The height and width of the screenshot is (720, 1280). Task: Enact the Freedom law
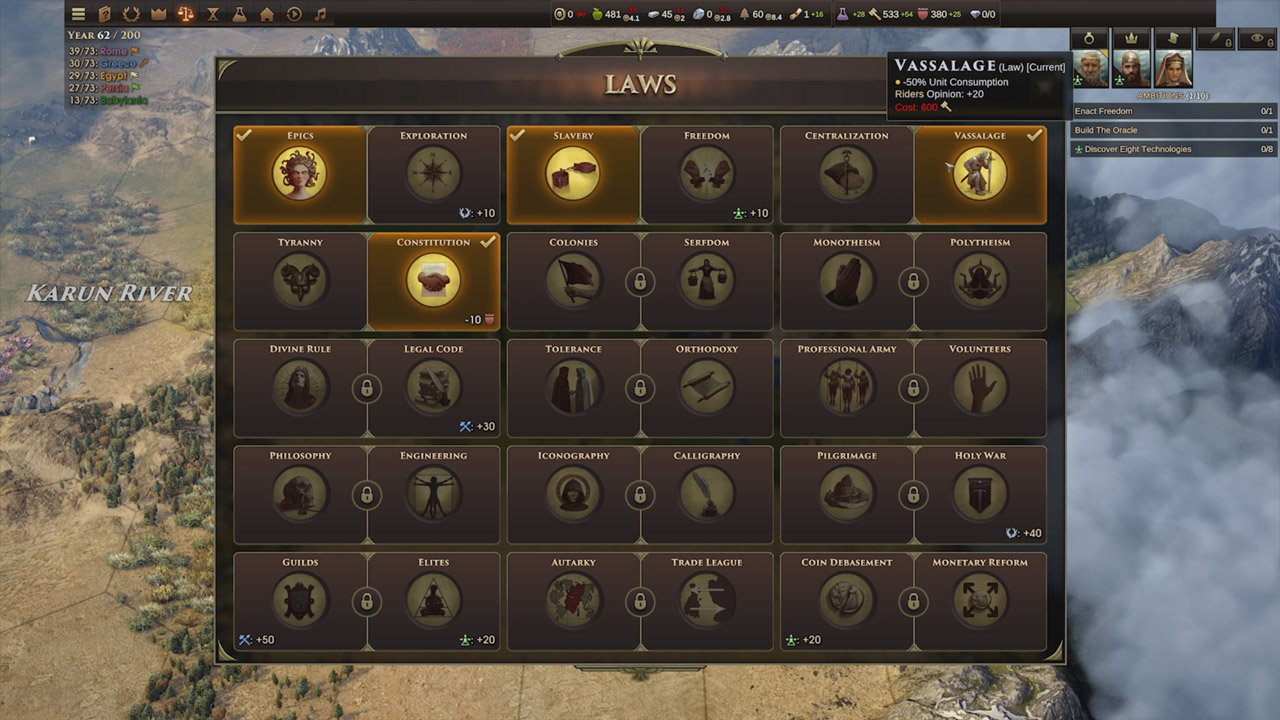click(x=706, y=174)
